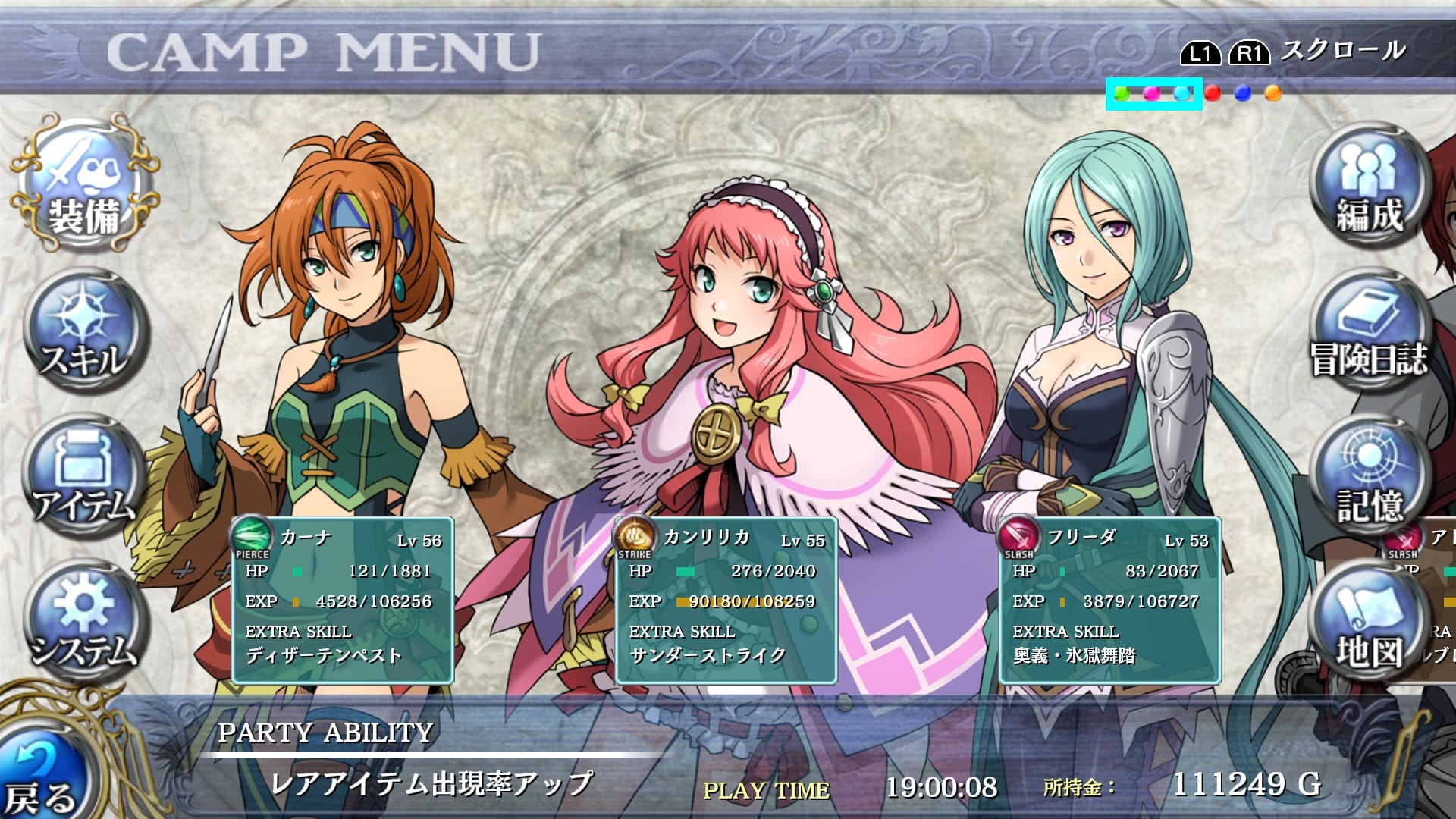
Task: Select フリーダ's status panel
Action: pyautogui.click(x=1109, y=601)
